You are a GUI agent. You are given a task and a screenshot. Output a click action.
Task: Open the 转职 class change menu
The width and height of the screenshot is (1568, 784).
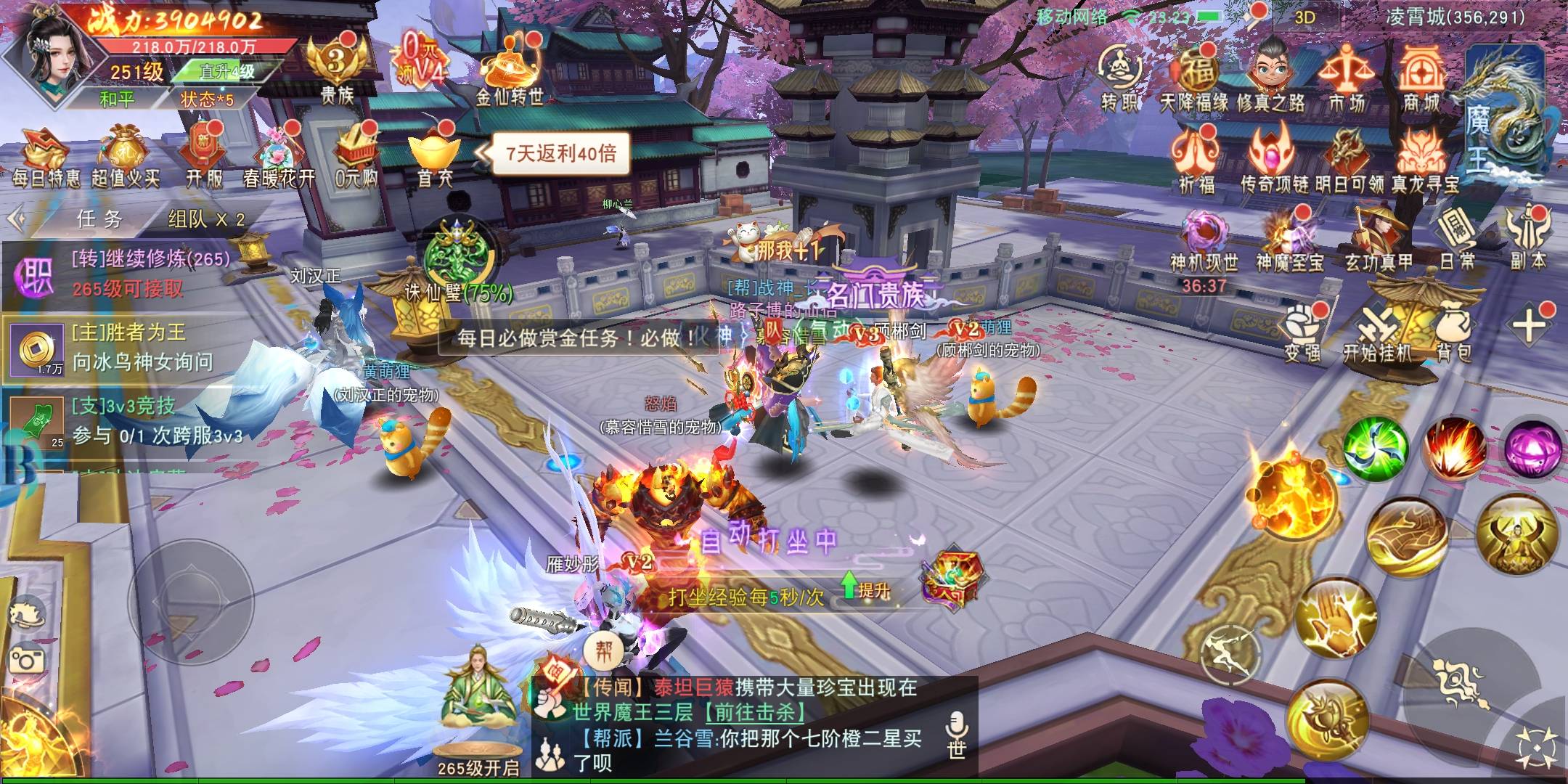coord(1122,78)
